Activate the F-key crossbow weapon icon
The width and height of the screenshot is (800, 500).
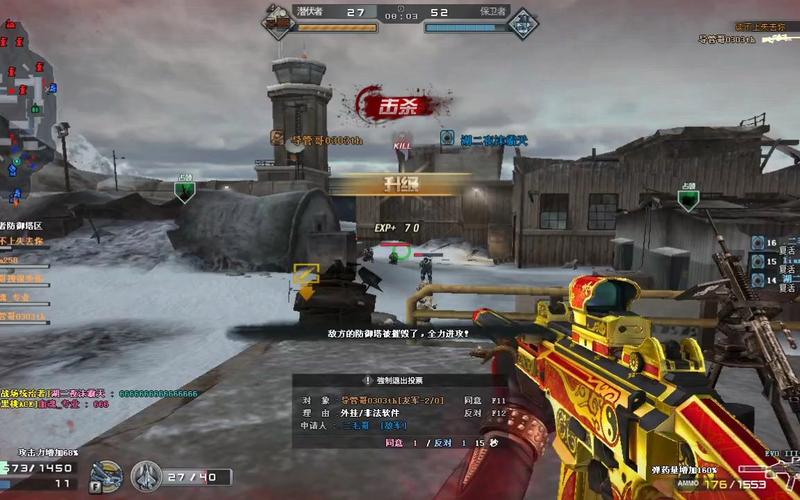coord(105,476)
